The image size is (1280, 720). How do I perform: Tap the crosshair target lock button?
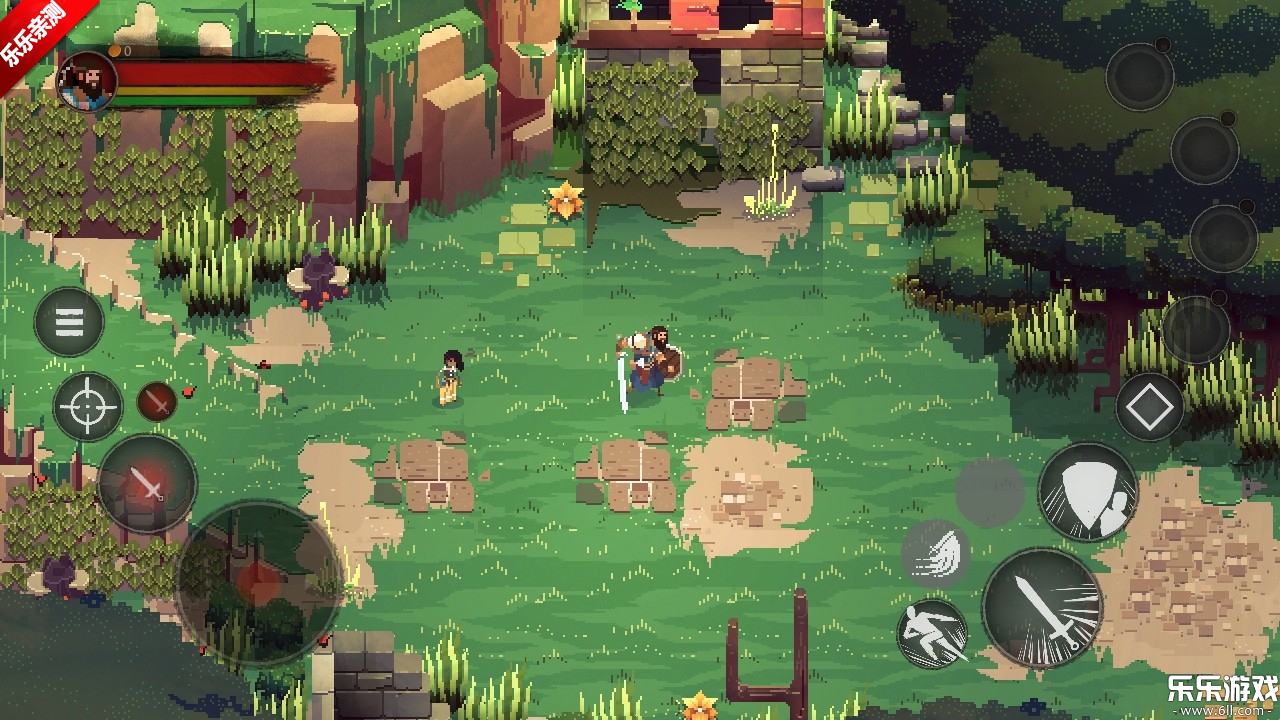[88, 406]
